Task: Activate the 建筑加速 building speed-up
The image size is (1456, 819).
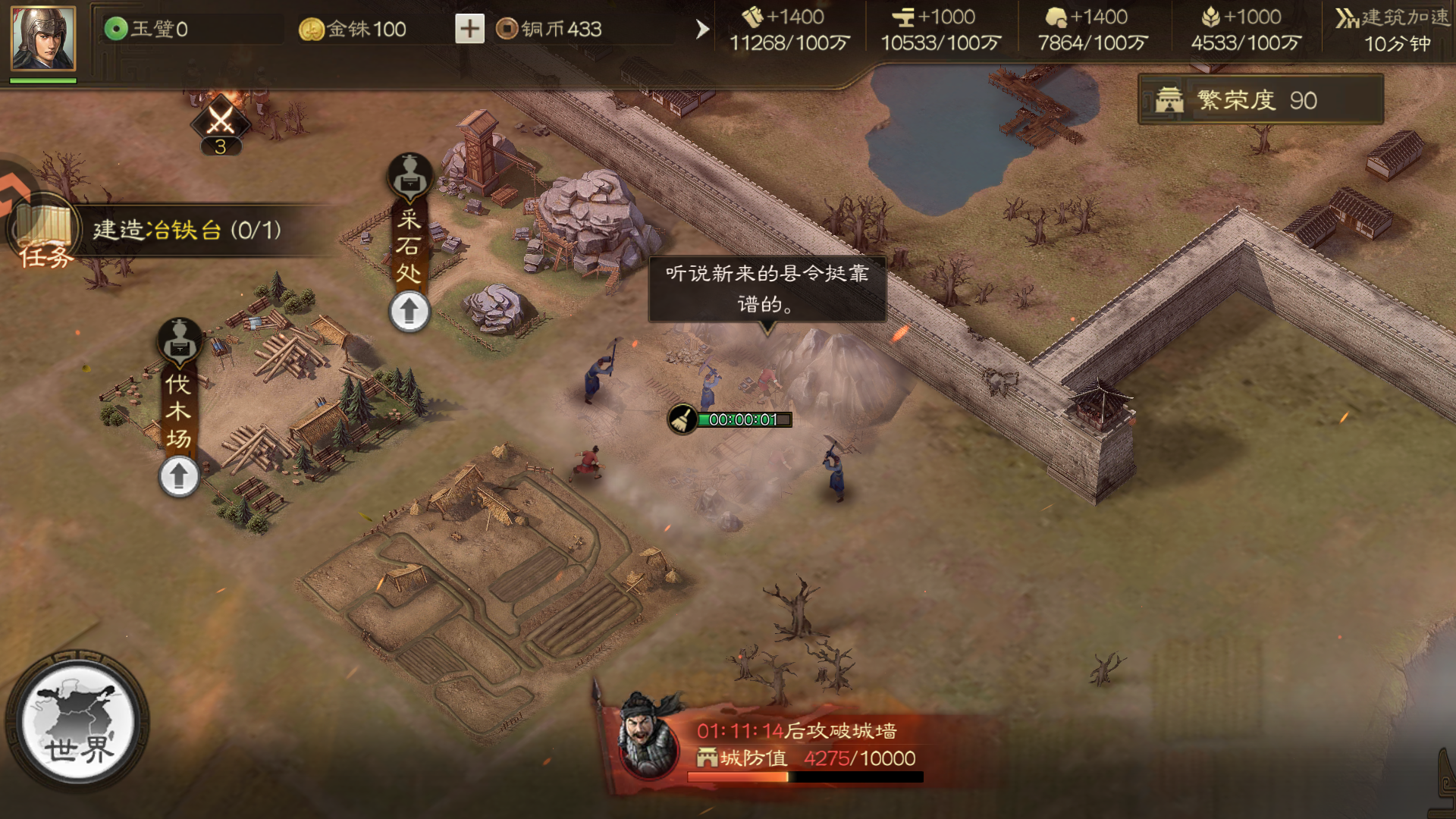Action: (x=1394, y=30)
